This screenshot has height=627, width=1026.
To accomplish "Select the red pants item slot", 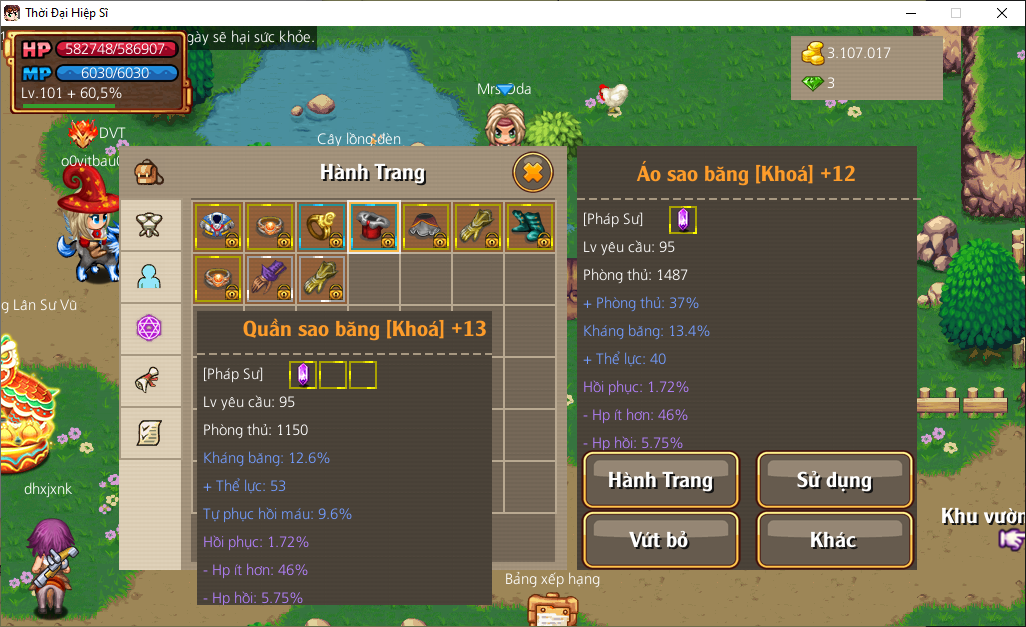I will pos(374,226).
